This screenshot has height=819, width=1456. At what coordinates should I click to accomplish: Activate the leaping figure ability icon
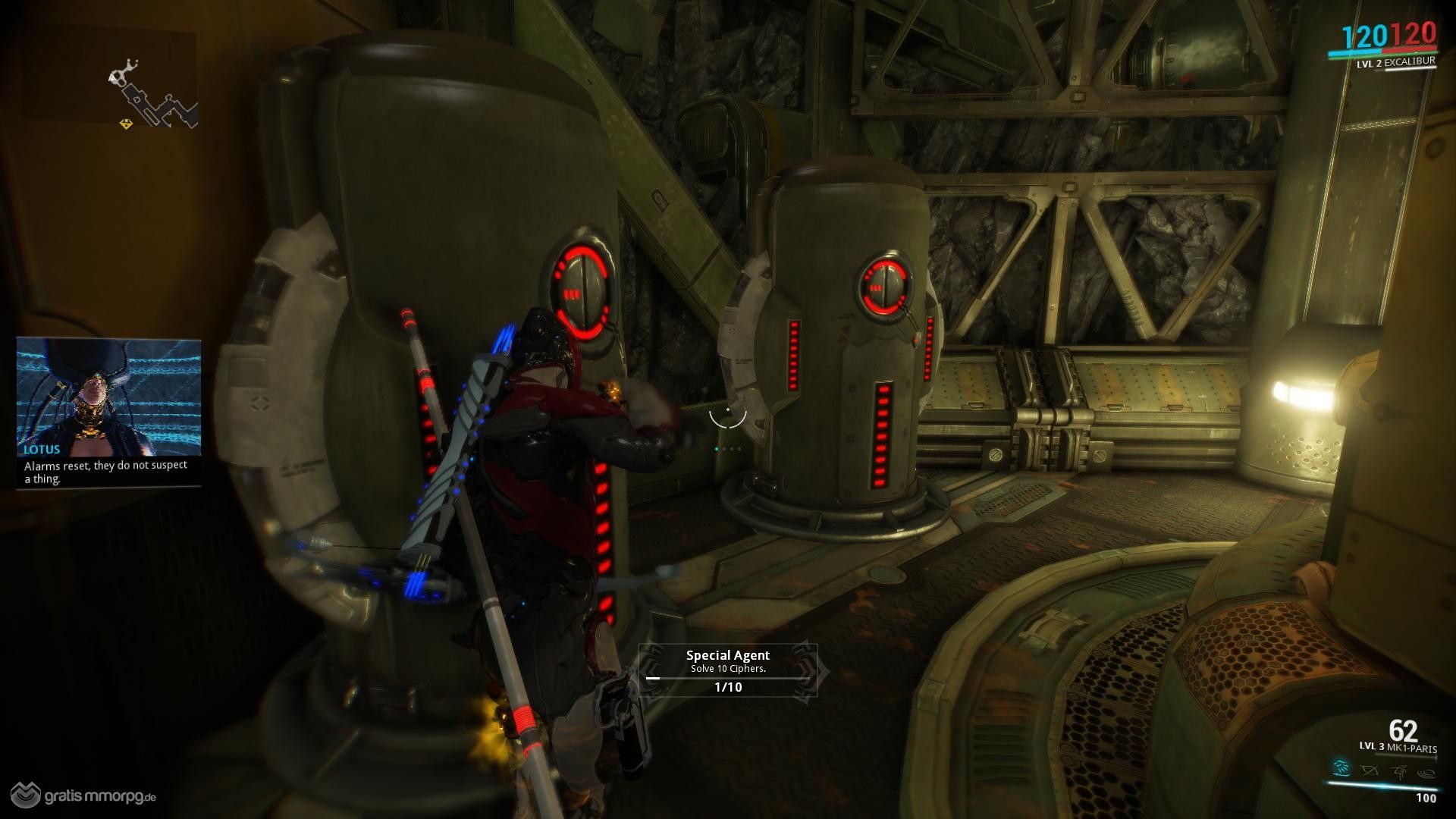[x=1399, y=771]
